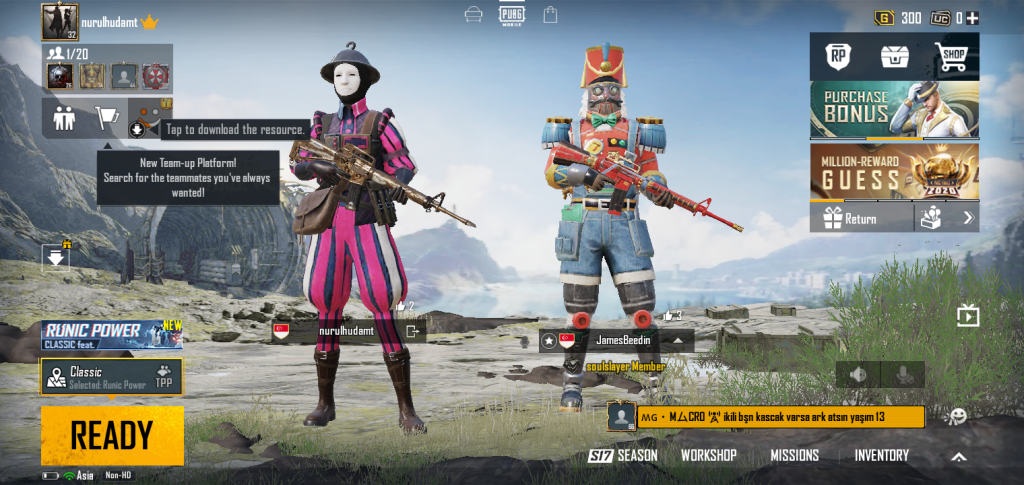Open the Purchase Bonus event banner
The height and width of the screenshot is (485, 1024).
coord(894,110)
